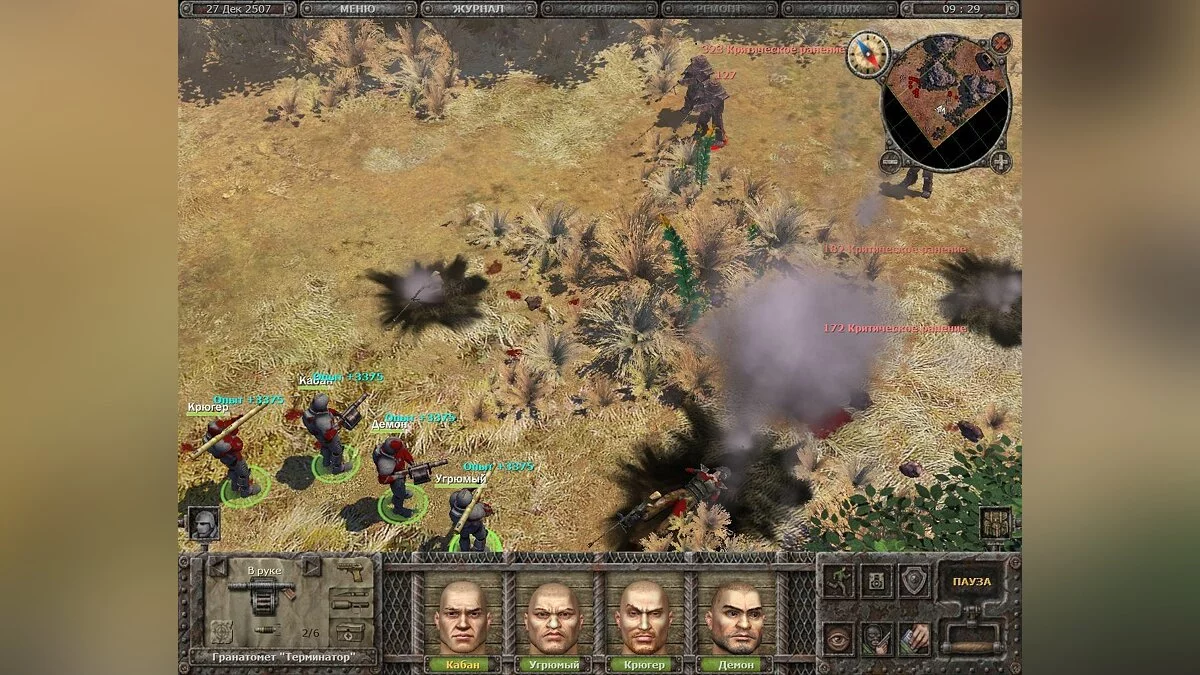Viewport: 1200px width, 675px height.
Task: Select Кабан's portrait
Action: click(461, 618)
